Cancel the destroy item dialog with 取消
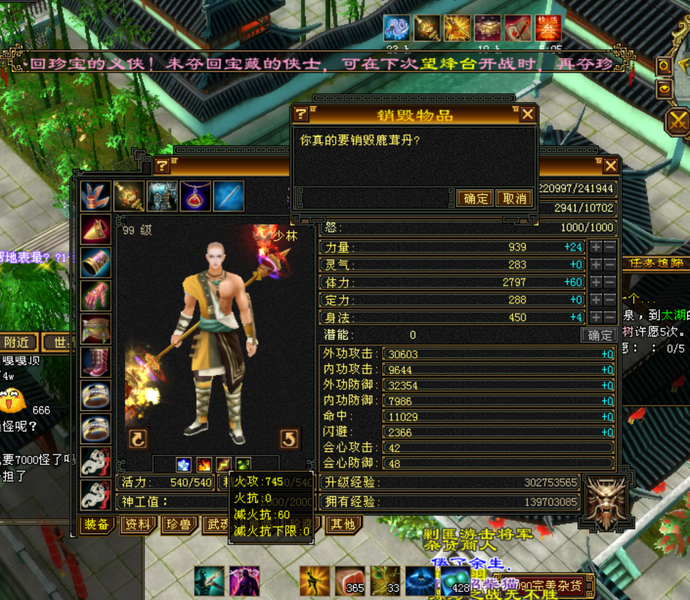The height and width of the screenshot is (600, 690). [x=513, y=198]
